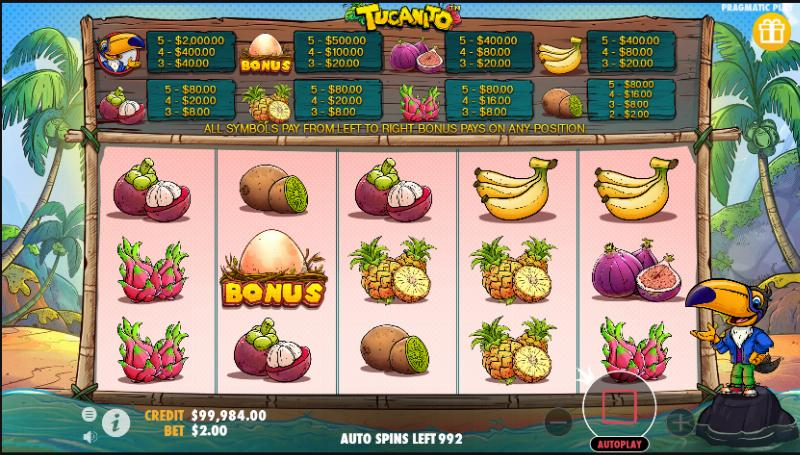Toggle the sound speaker icon

[88, 436]
